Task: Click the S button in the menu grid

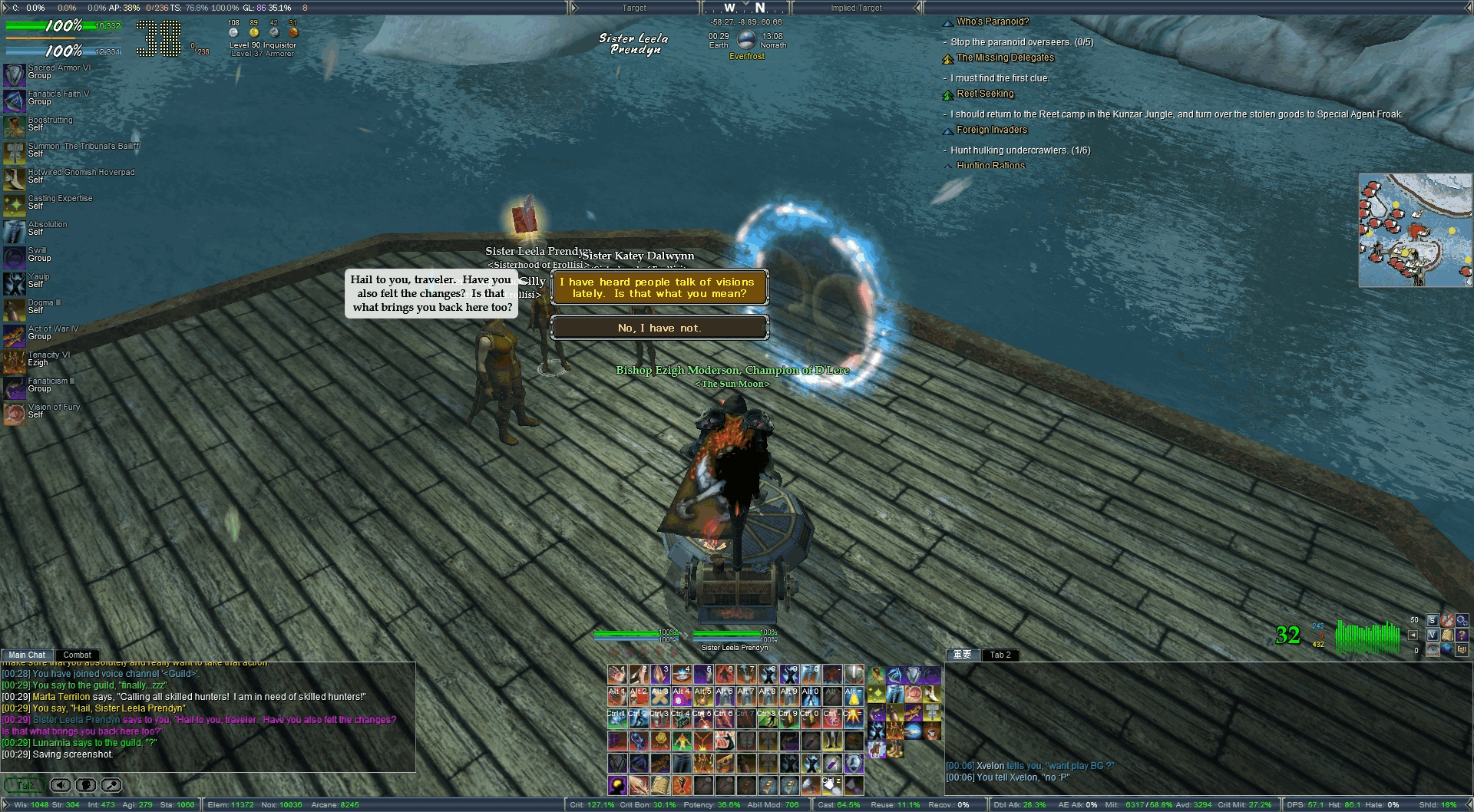Action: pos(1432,620)
